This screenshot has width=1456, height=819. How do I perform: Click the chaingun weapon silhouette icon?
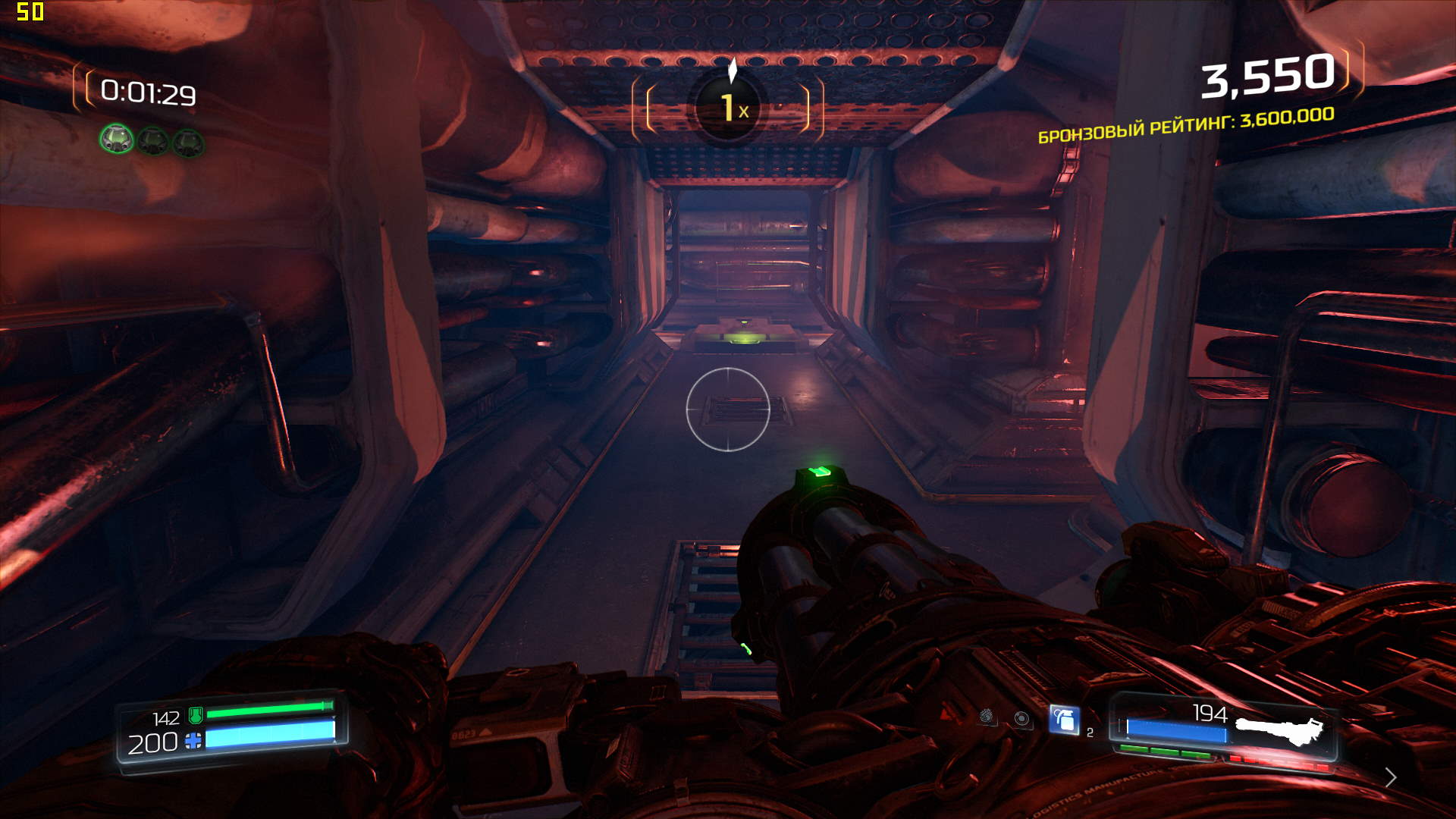pyautogui.click(x=1279, y=731)
